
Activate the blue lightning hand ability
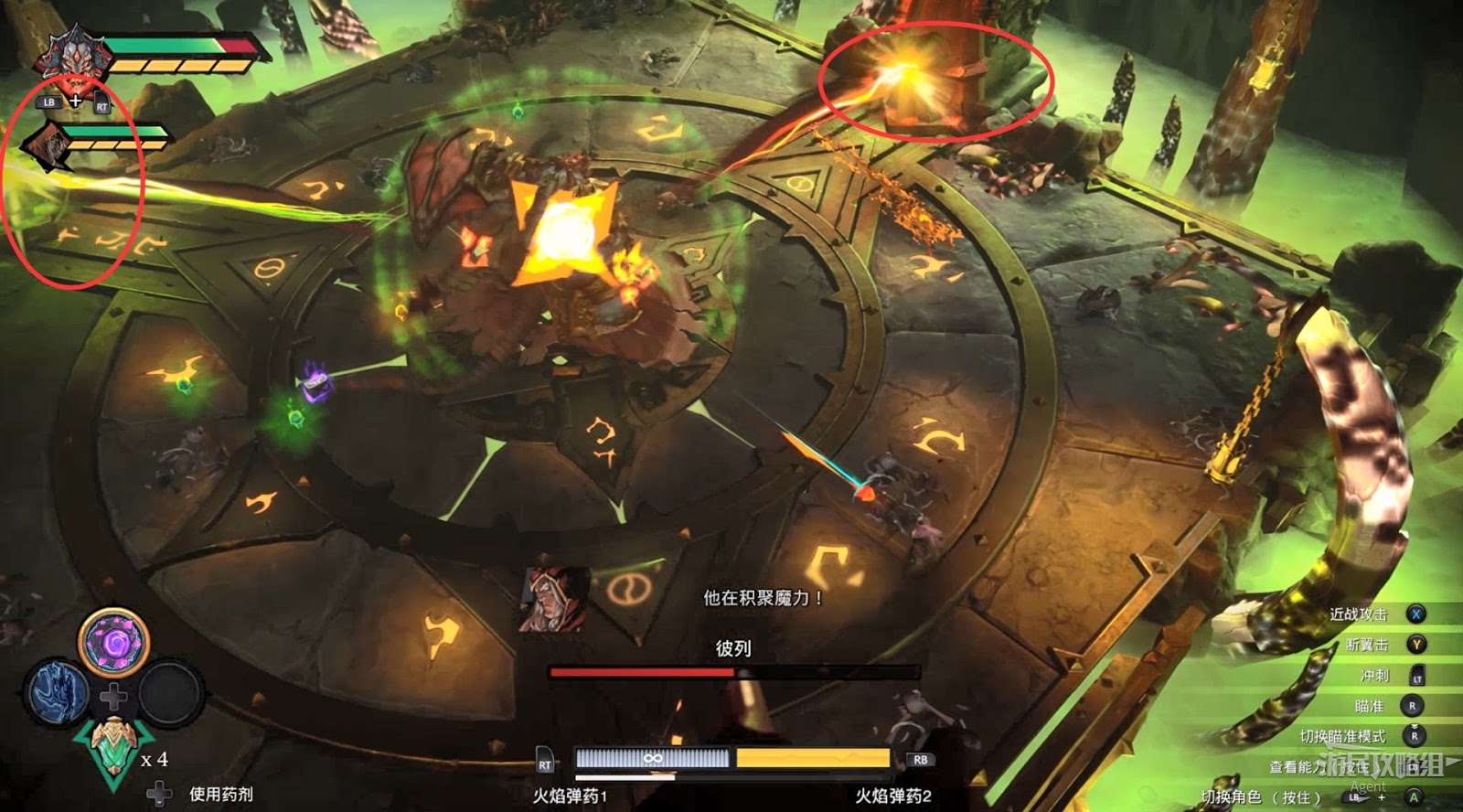click(59, 692)
